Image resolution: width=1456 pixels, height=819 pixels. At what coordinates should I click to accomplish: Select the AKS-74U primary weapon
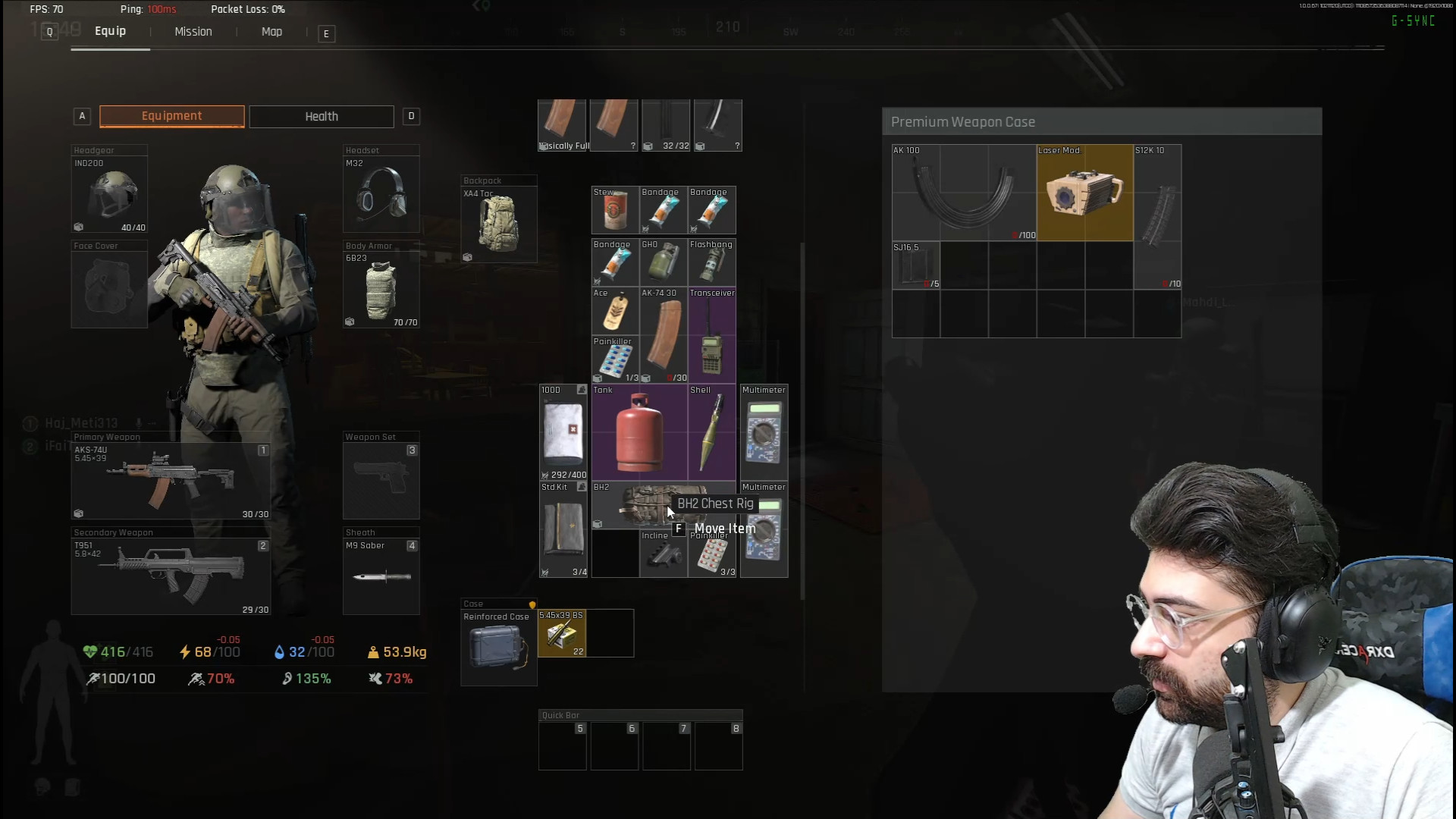171,481
